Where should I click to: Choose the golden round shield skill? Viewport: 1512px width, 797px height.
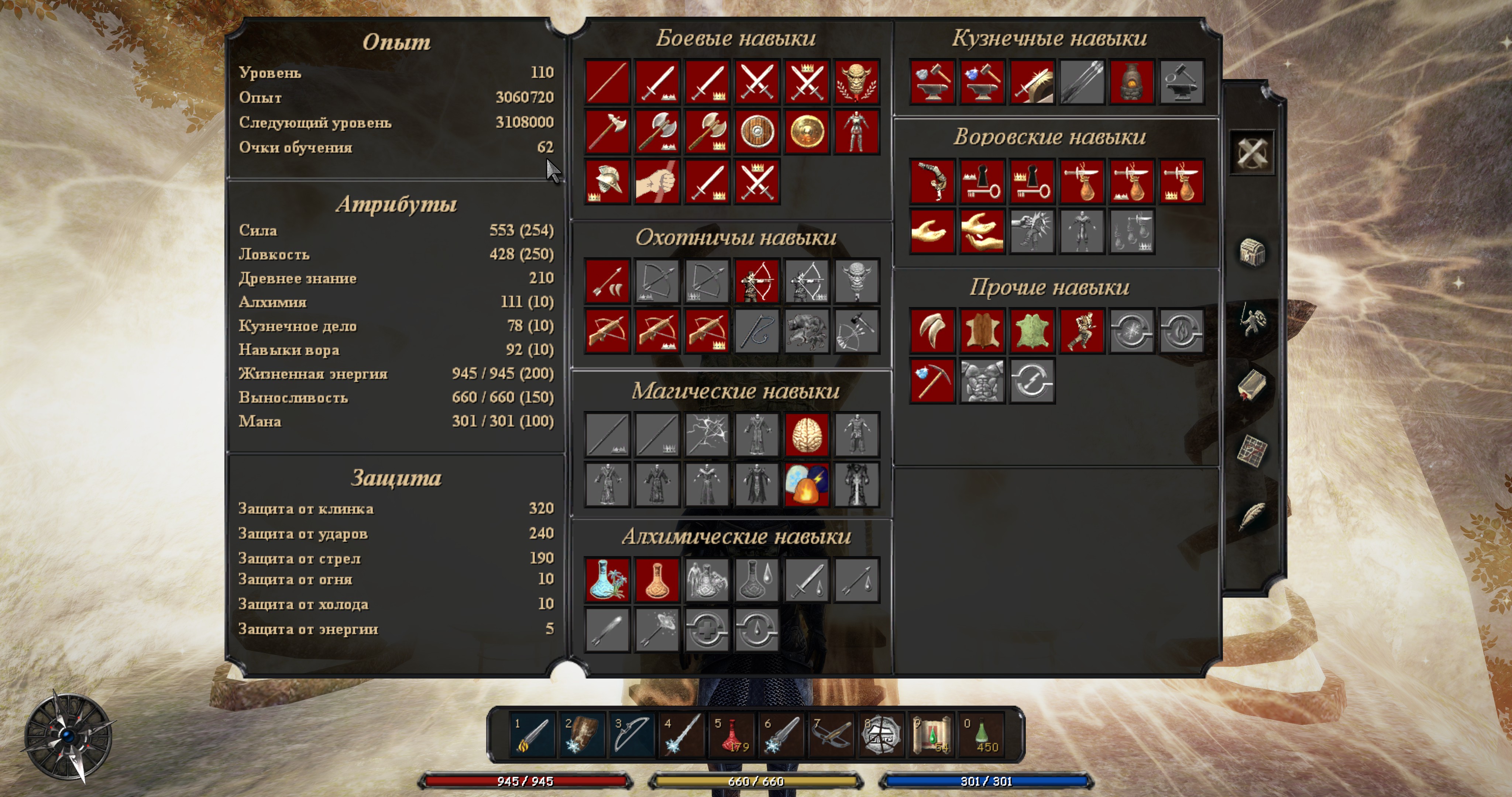coord(807,131)
